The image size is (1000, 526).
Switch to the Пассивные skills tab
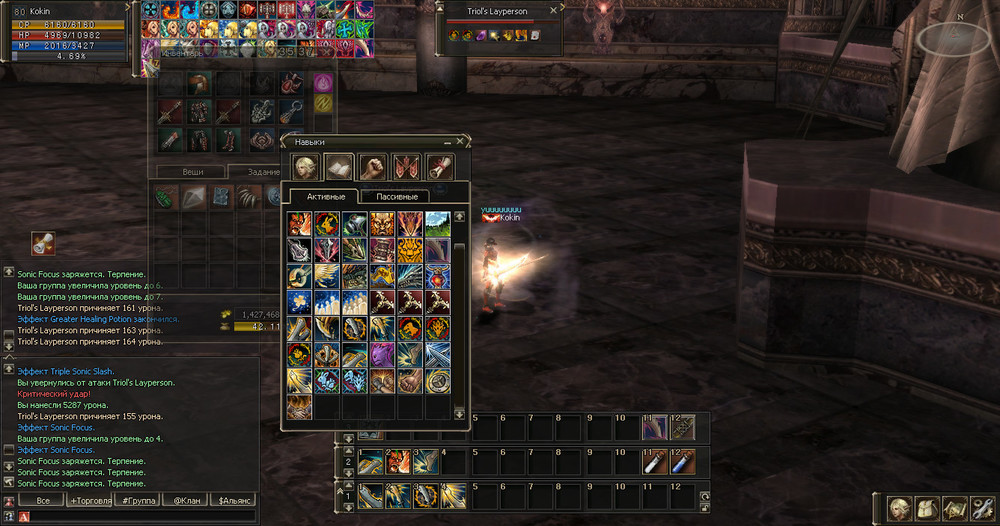click(395, 196)
